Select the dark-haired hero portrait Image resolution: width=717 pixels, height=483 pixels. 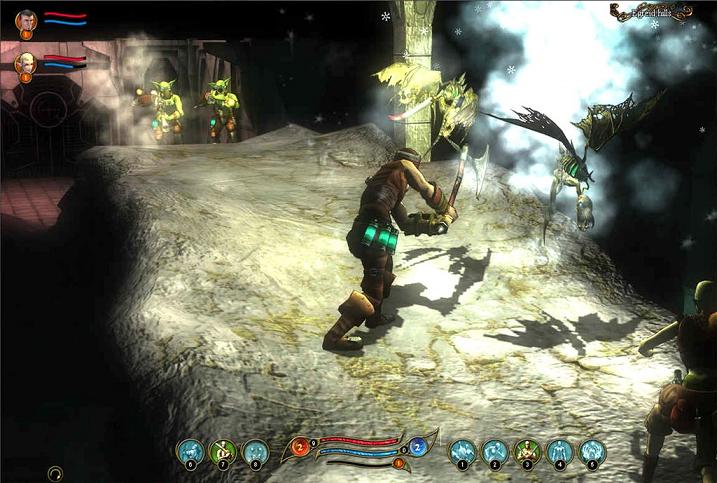[26, 20]
